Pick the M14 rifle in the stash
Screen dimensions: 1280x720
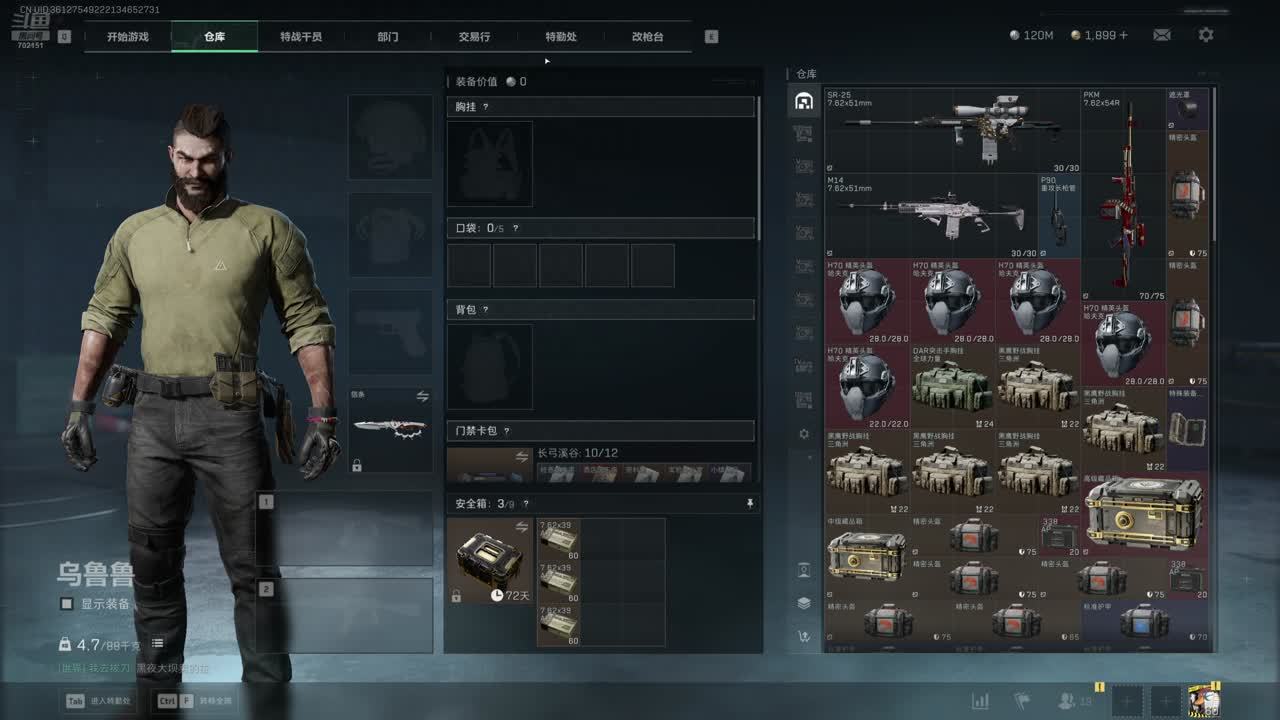tap(930, 215)
